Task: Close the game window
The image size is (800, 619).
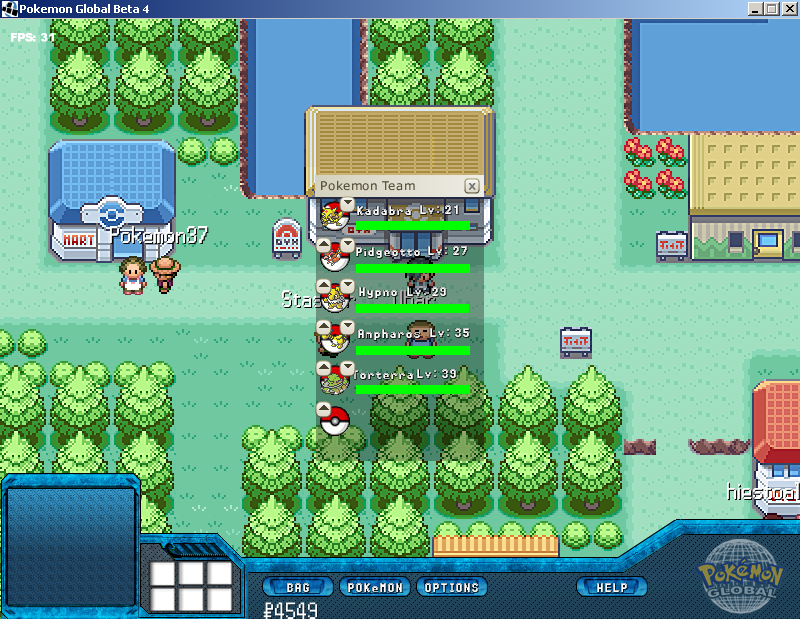Action: (787, 9)
